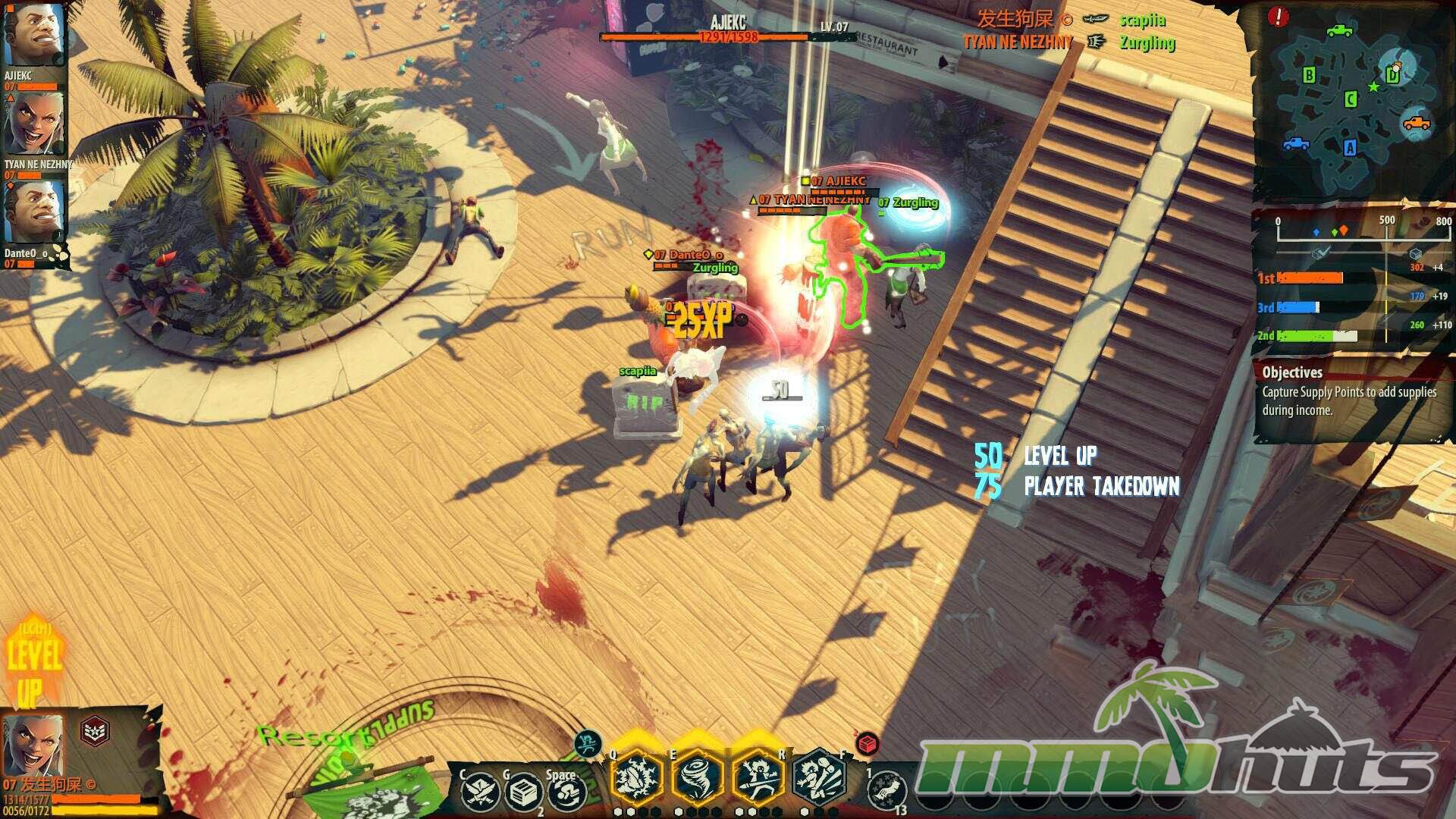Use the Space dodge roll ability
The image size is (1456, 819).
tap(565, 792)
